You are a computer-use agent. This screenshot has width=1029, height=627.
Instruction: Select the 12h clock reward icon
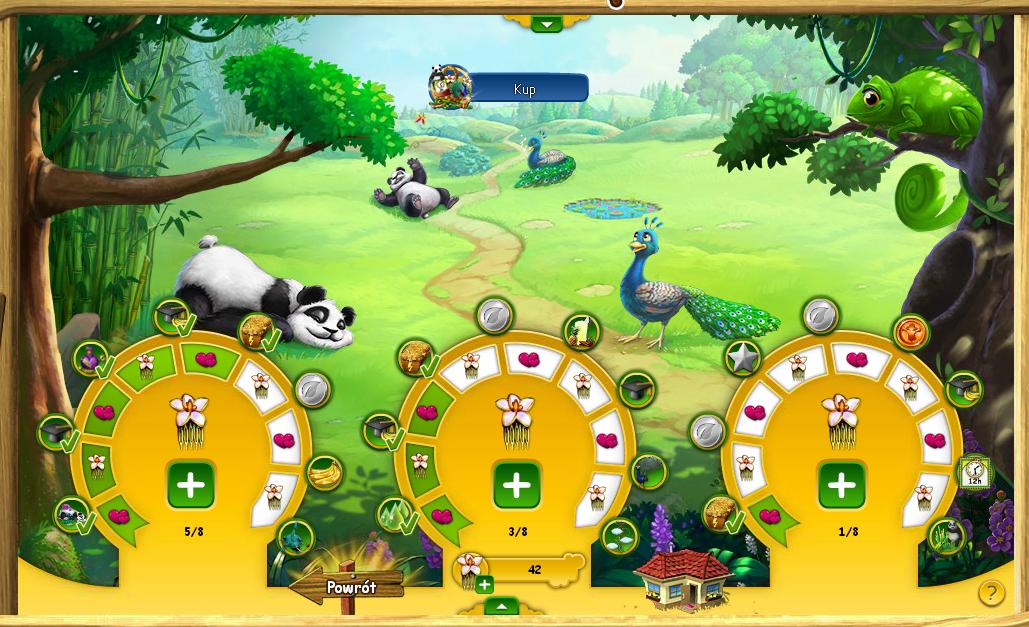pyautogui.click(x=975, y=472)
